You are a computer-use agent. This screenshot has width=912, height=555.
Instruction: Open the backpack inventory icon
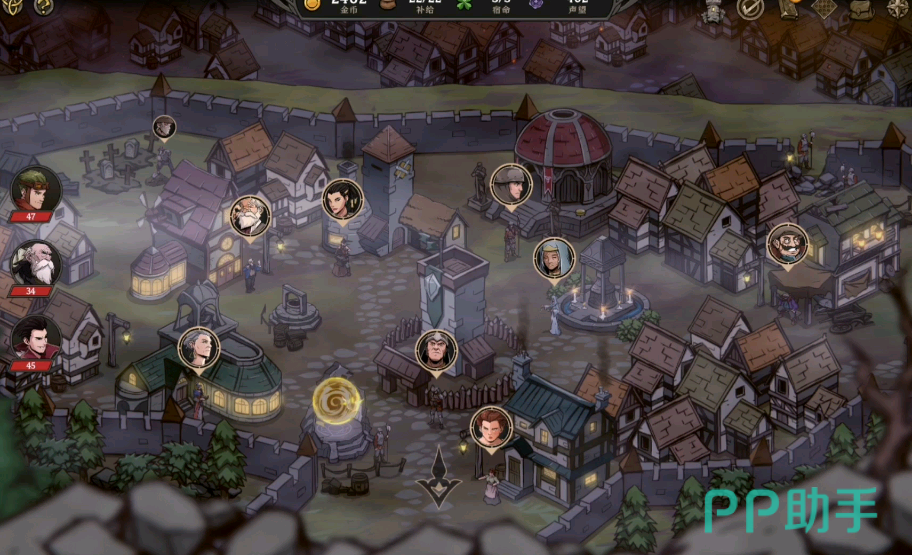click(x=862, y=8)
